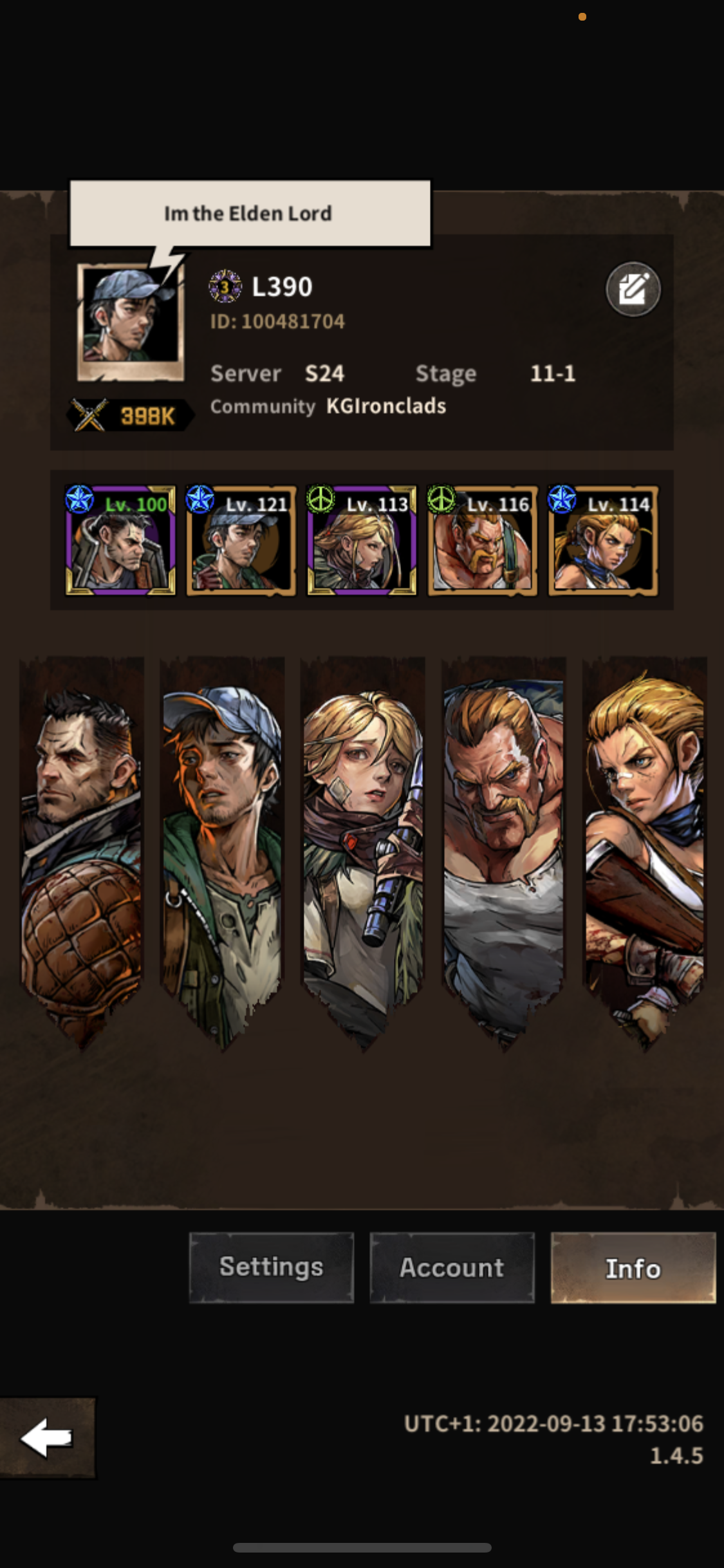724x1568 pixels.
Task: Select the Info tab
Action: click(633, 1267)
